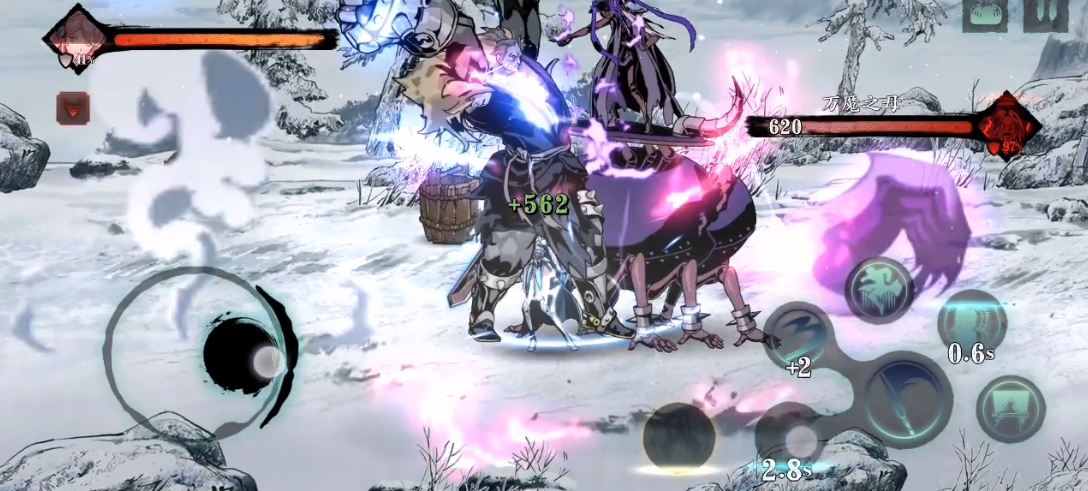Open the pouch bag icon
The width and height of the screenshot is (1088, 491).
click(984, 14)
